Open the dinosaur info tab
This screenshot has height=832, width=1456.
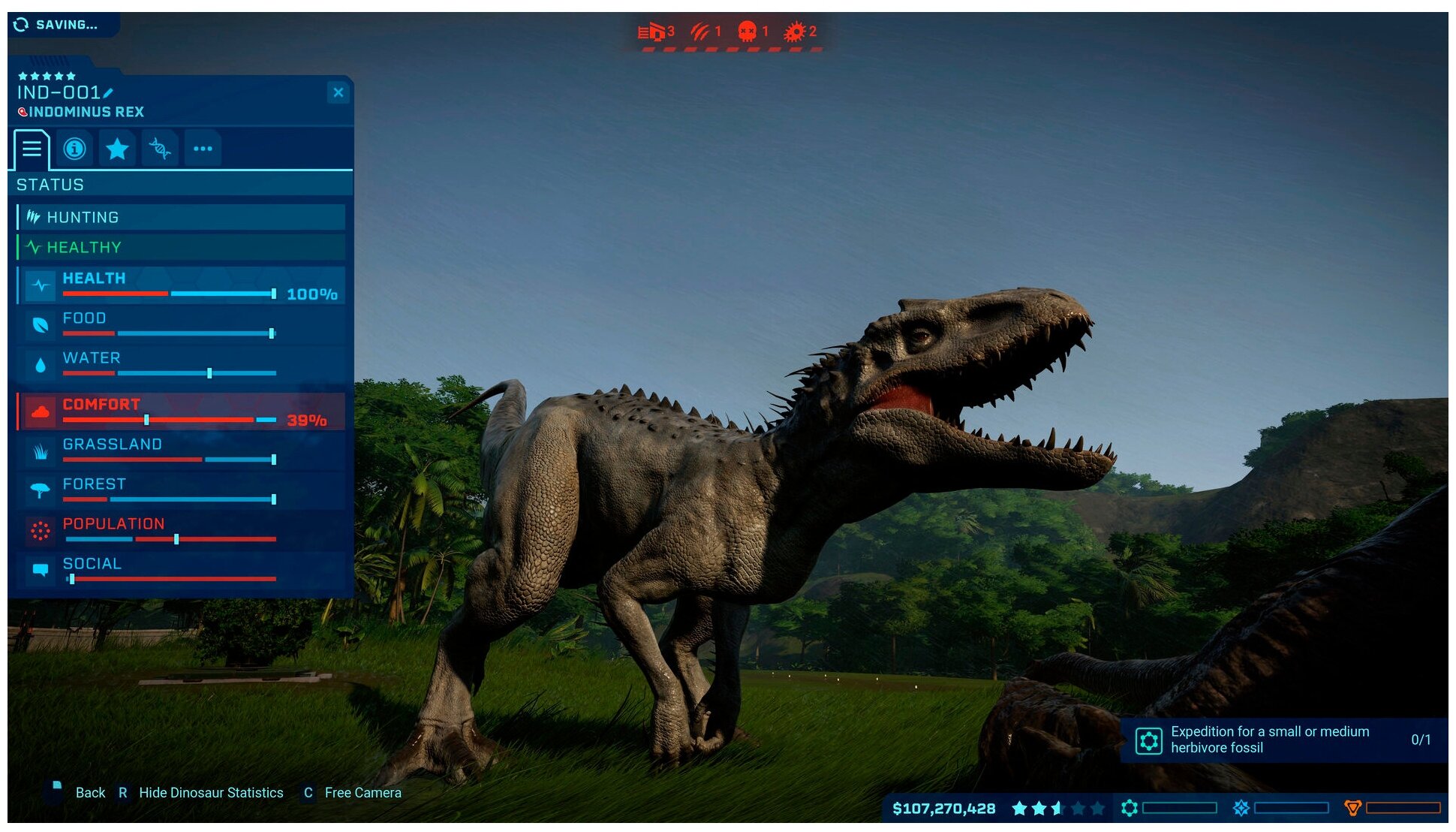tap(74, 149)
